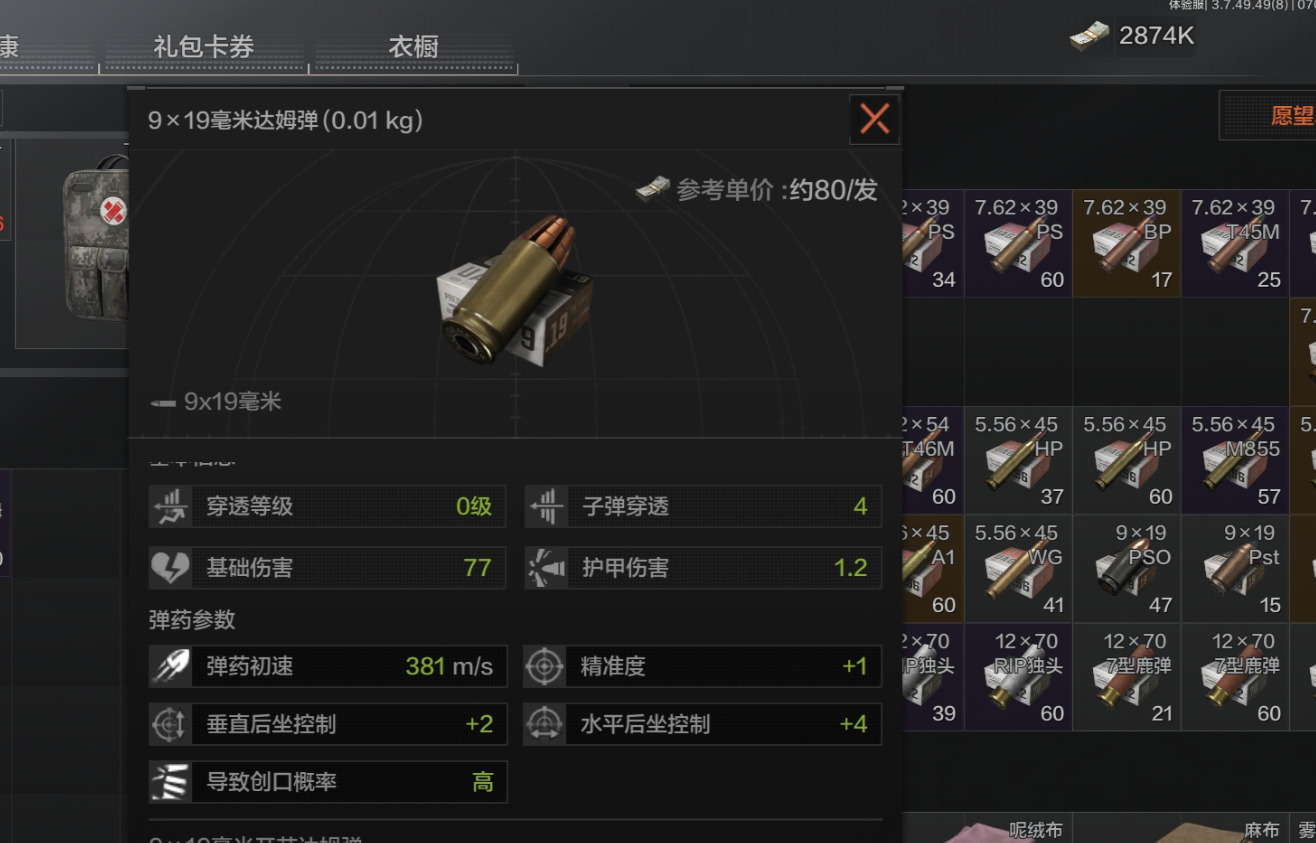The height and width of the screenshot is (843, 1316).
Task: Click the 5.56×45 HP stack of 60
Action: (1126, 460)
